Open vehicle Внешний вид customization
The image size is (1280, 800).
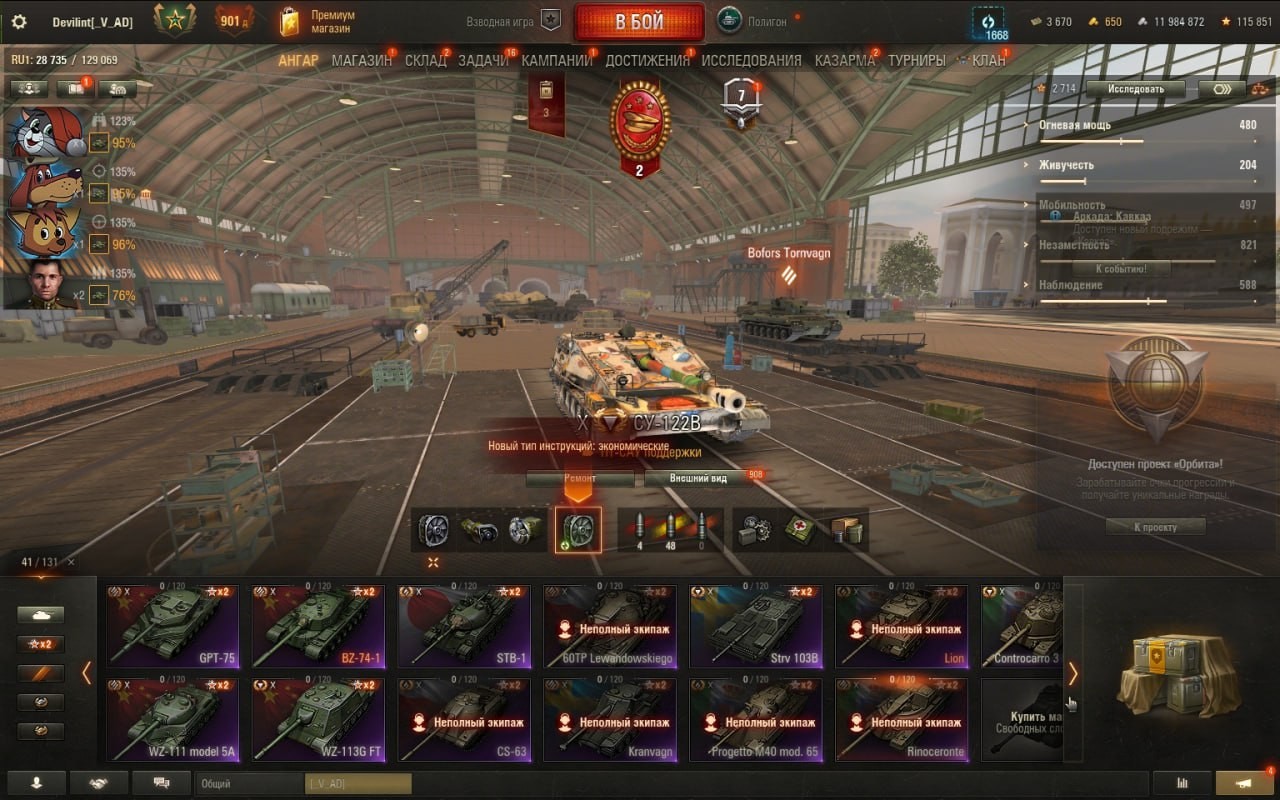pyautogui.click(x=698, y=478)
